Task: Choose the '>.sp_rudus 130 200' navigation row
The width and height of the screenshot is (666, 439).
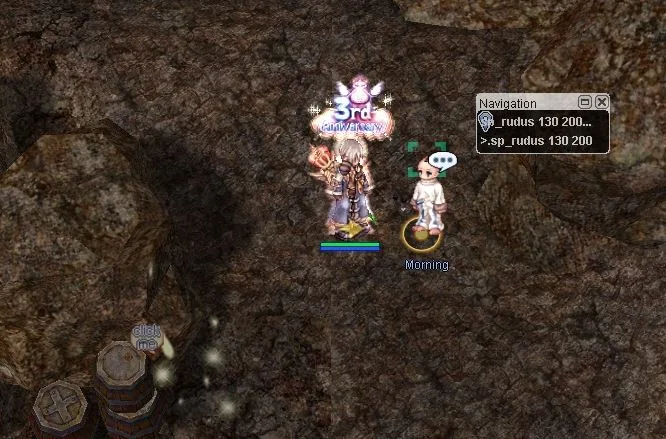Action: pos(537,141)
